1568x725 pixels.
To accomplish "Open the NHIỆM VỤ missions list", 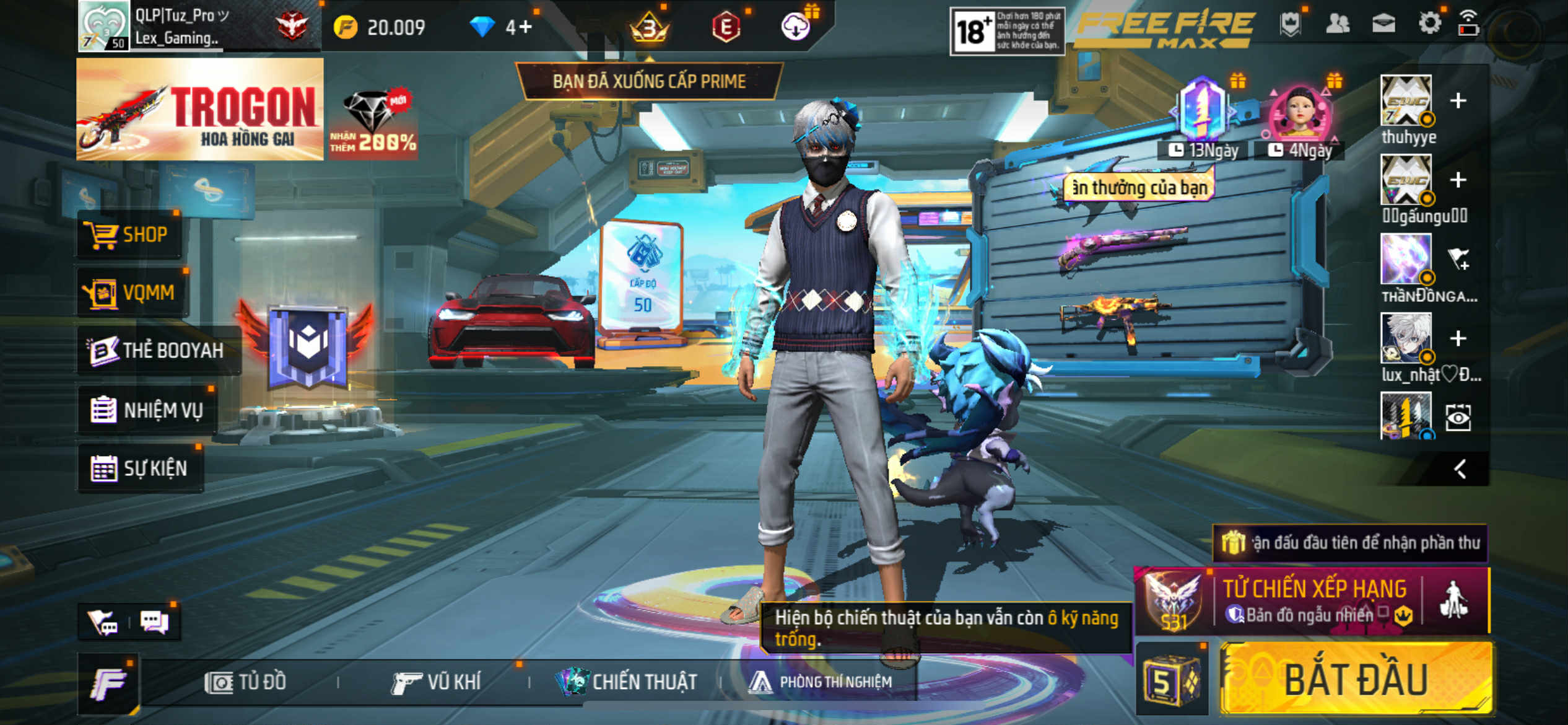I will [x=147, y=410].
